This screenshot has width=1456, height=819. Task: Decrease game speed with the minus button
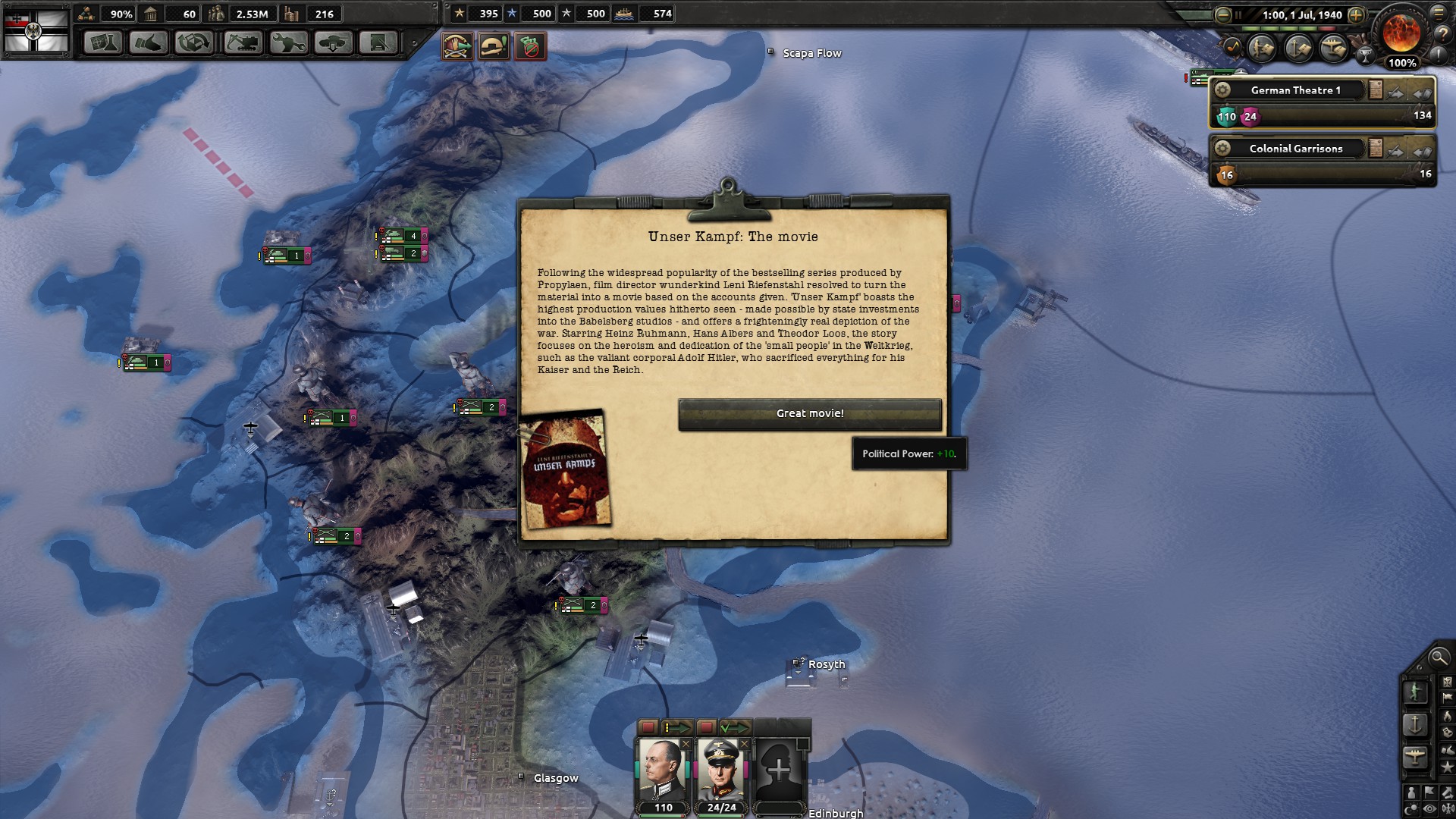[x=1222, y=14]
